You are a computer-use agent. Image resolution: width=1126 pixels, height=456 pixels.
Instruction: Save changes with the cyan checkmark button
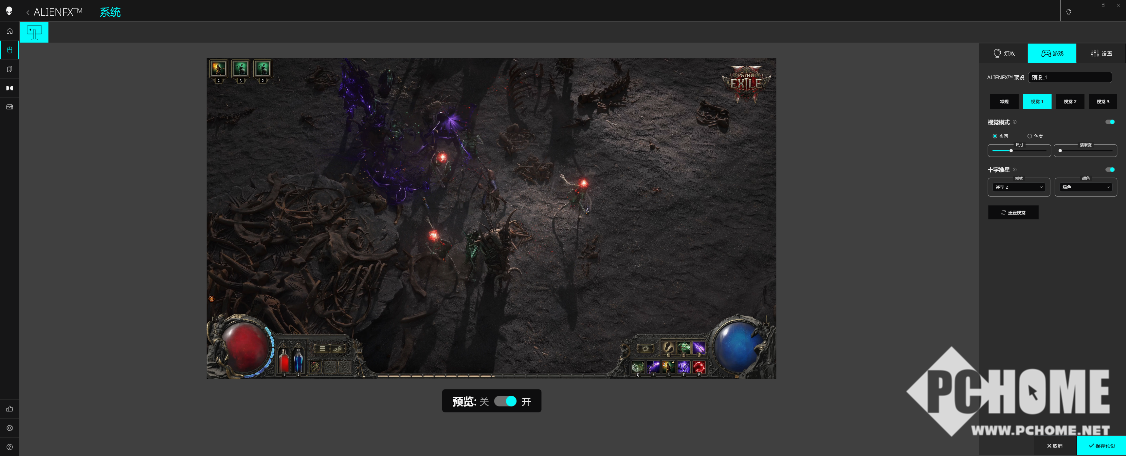coord(1101,445)
